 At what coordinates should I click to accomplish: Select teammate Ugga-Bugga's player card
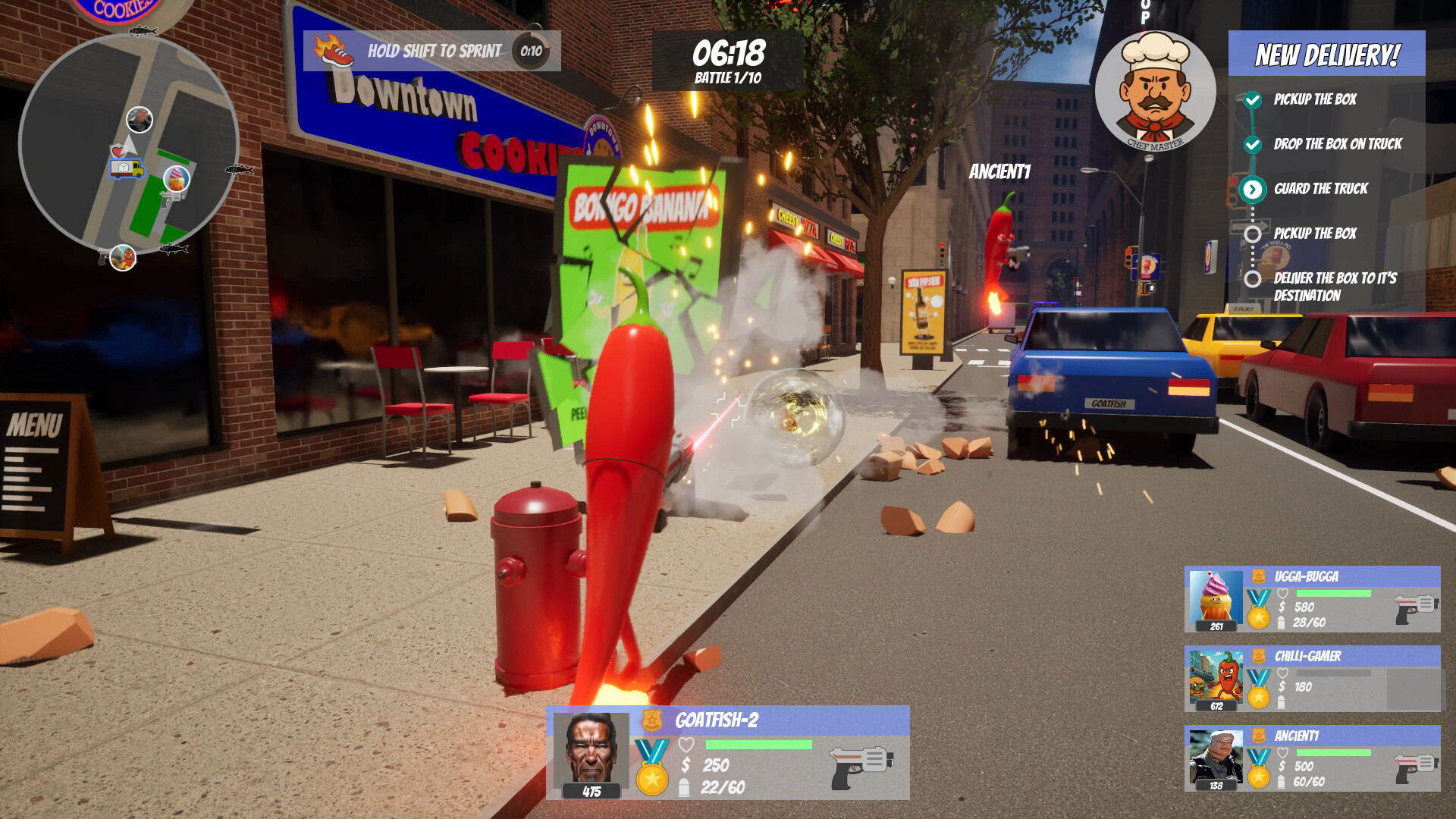click(1312, 599)
